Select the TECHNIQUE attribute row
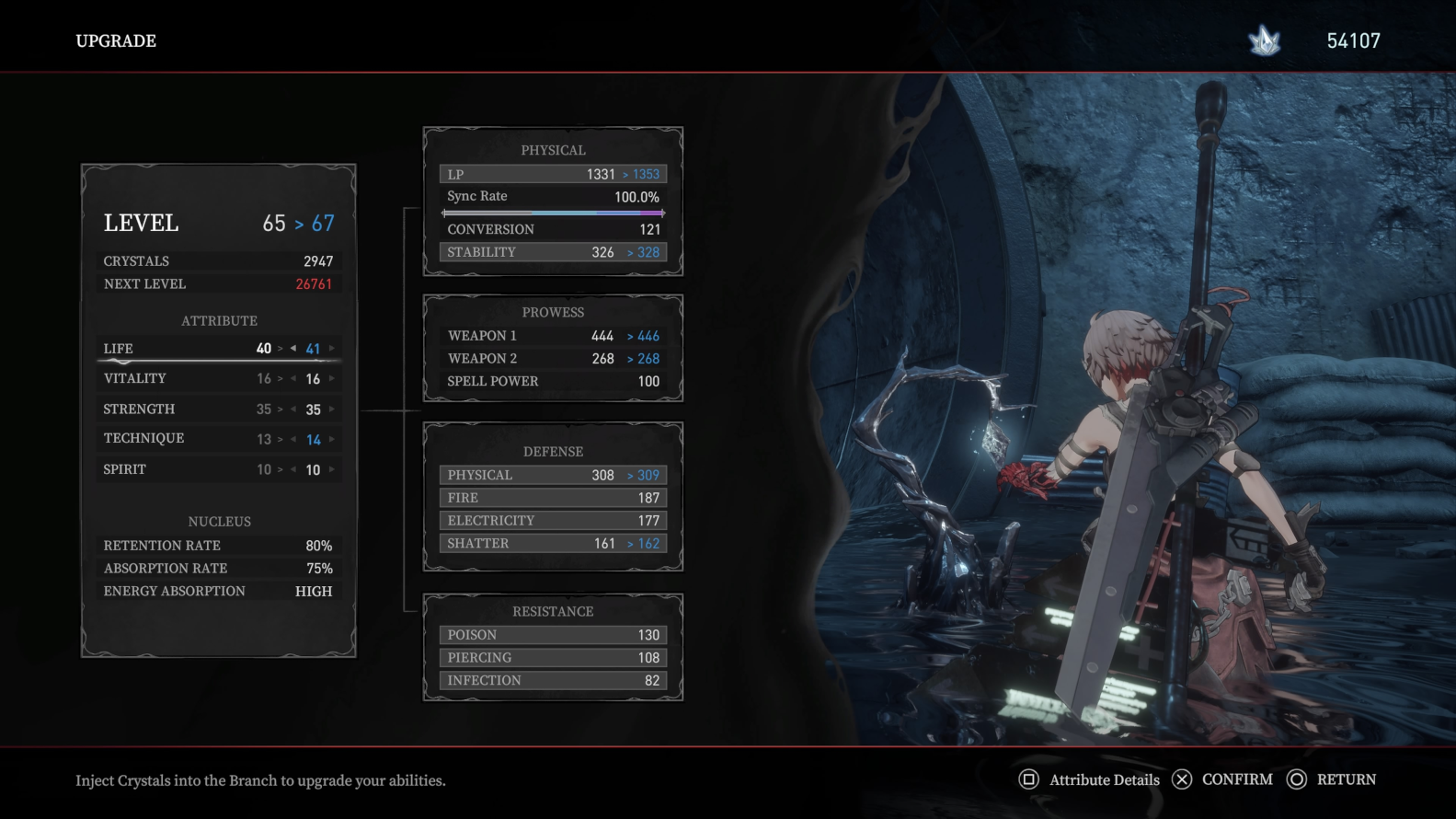The height and width of the screenshot is (819, 1456). pyautogui.click(x=143, y=439)
